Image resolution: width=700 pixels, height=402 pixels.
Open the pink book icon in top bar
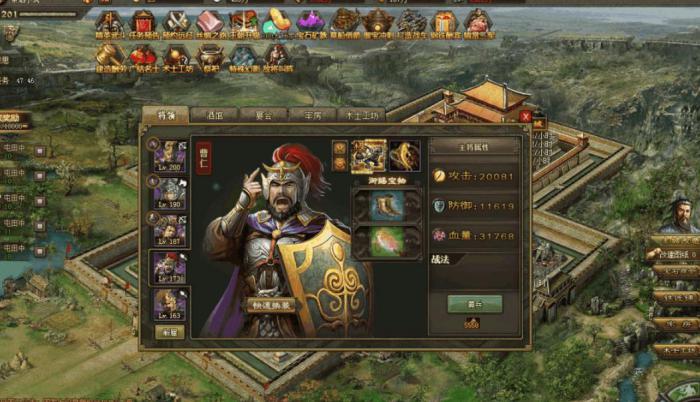click(x=209, y=21)
